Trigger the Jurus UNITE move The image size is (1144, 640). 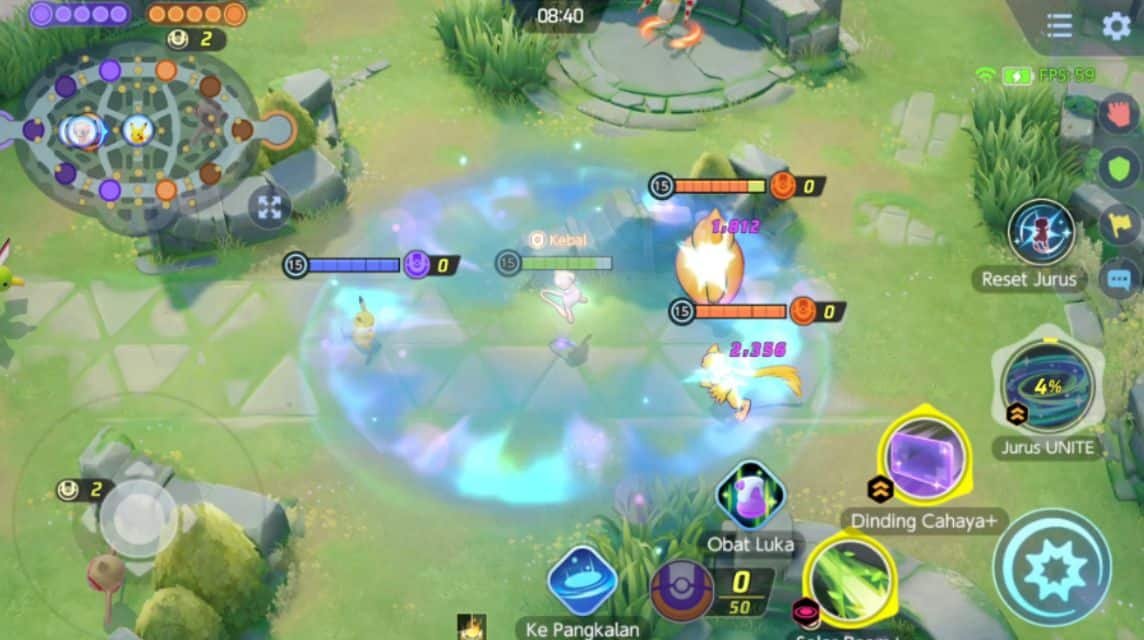tap(1047, 387)
